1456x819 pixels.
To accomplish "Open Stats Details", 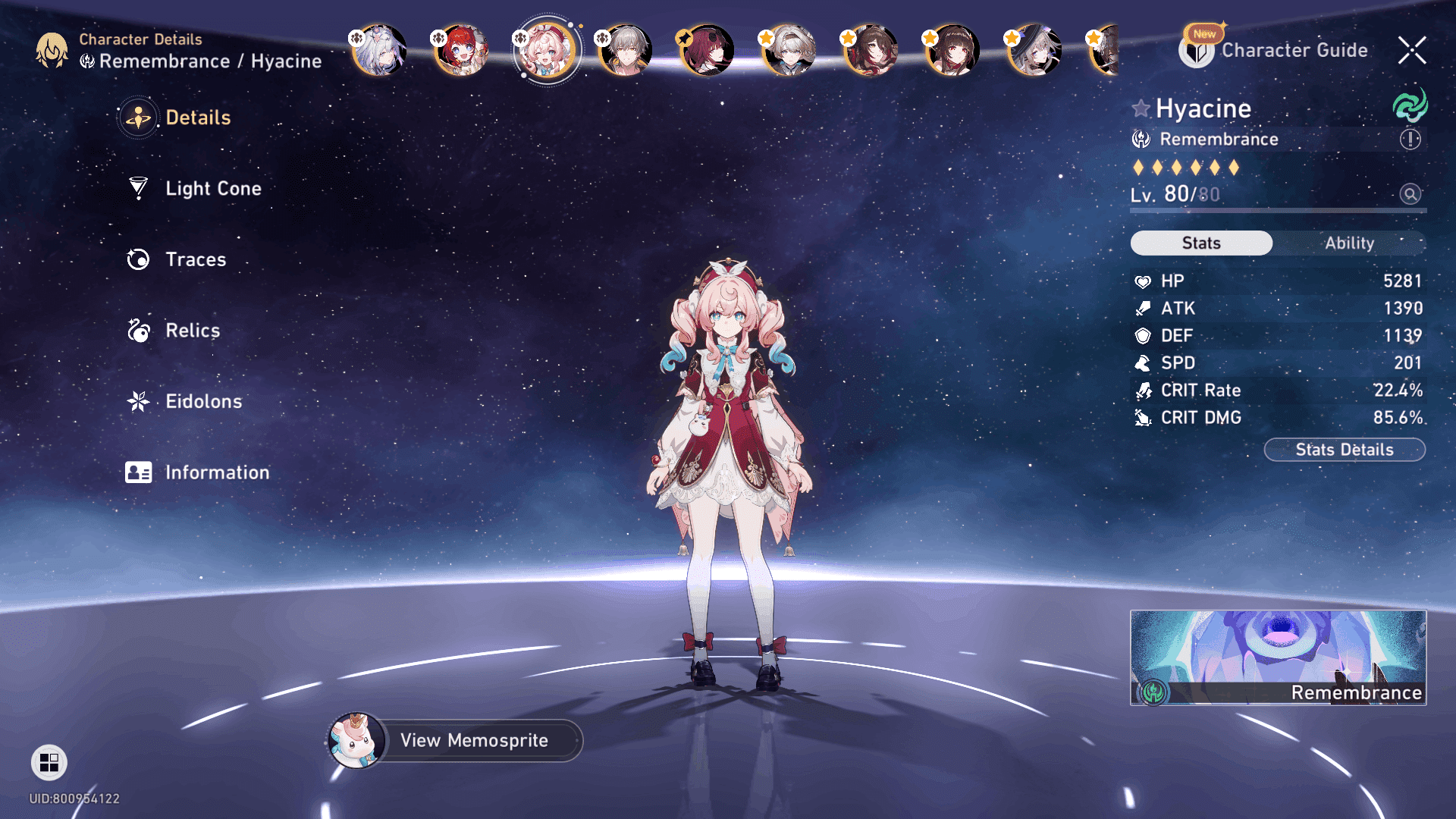I will coord(1344,450).
